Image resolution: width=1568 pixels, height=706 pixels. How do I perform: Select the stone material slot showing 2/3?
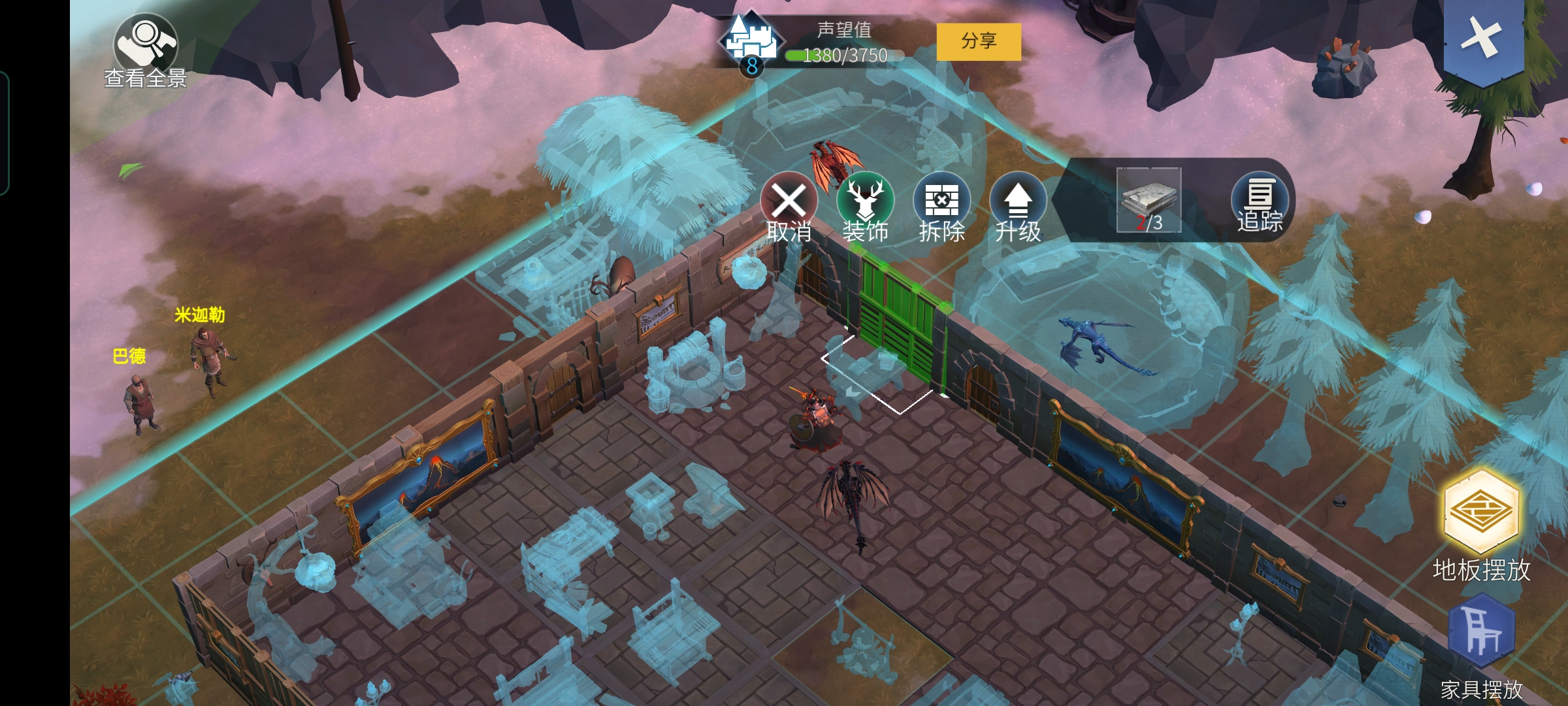pyautogui.click(x=1149, y=200)
